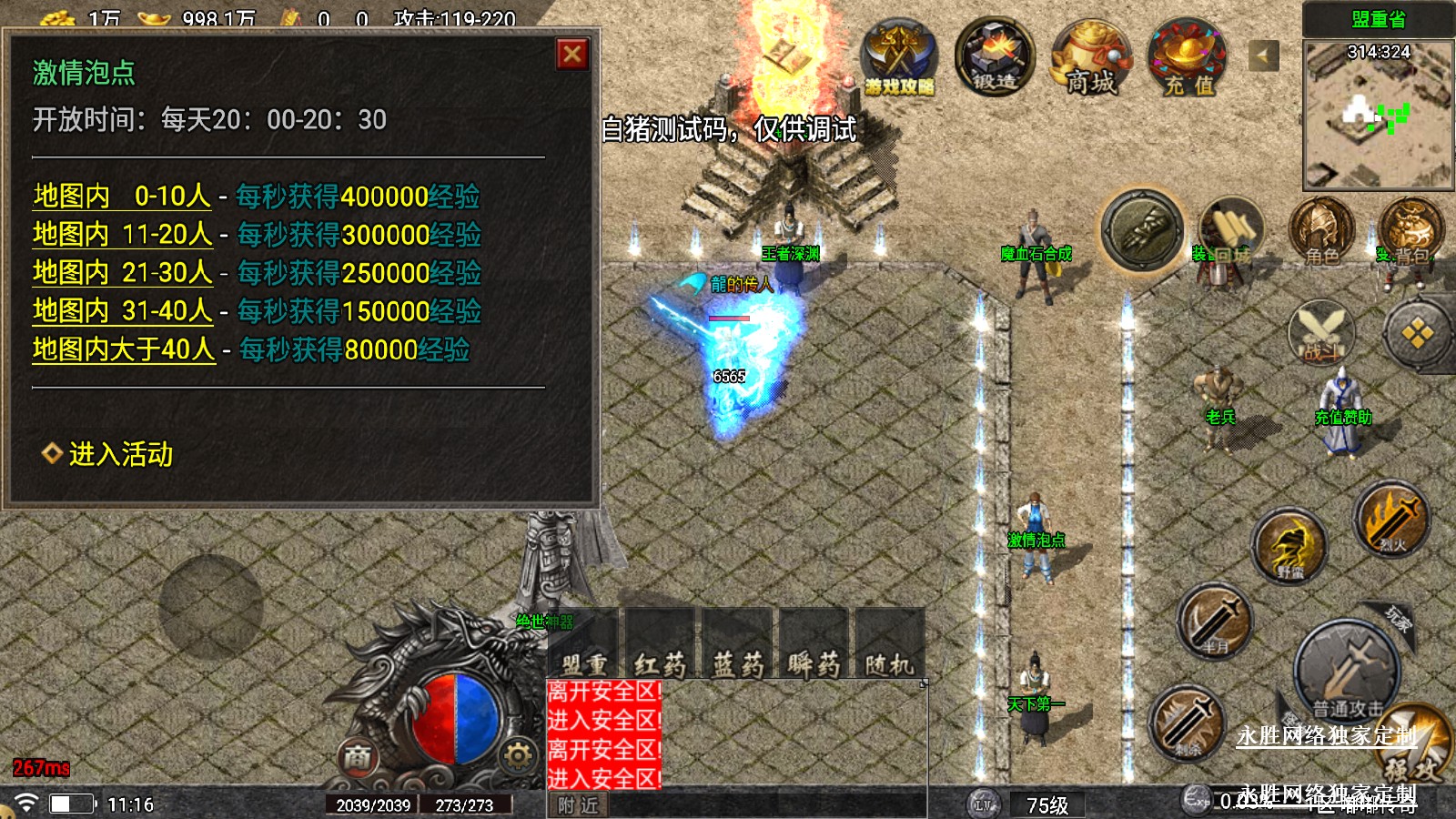Image resolution: width=1456 pixels, height=819 pixels.
Task: Use the 普通攻击 basic attack button
Action: coord(1347,673)
